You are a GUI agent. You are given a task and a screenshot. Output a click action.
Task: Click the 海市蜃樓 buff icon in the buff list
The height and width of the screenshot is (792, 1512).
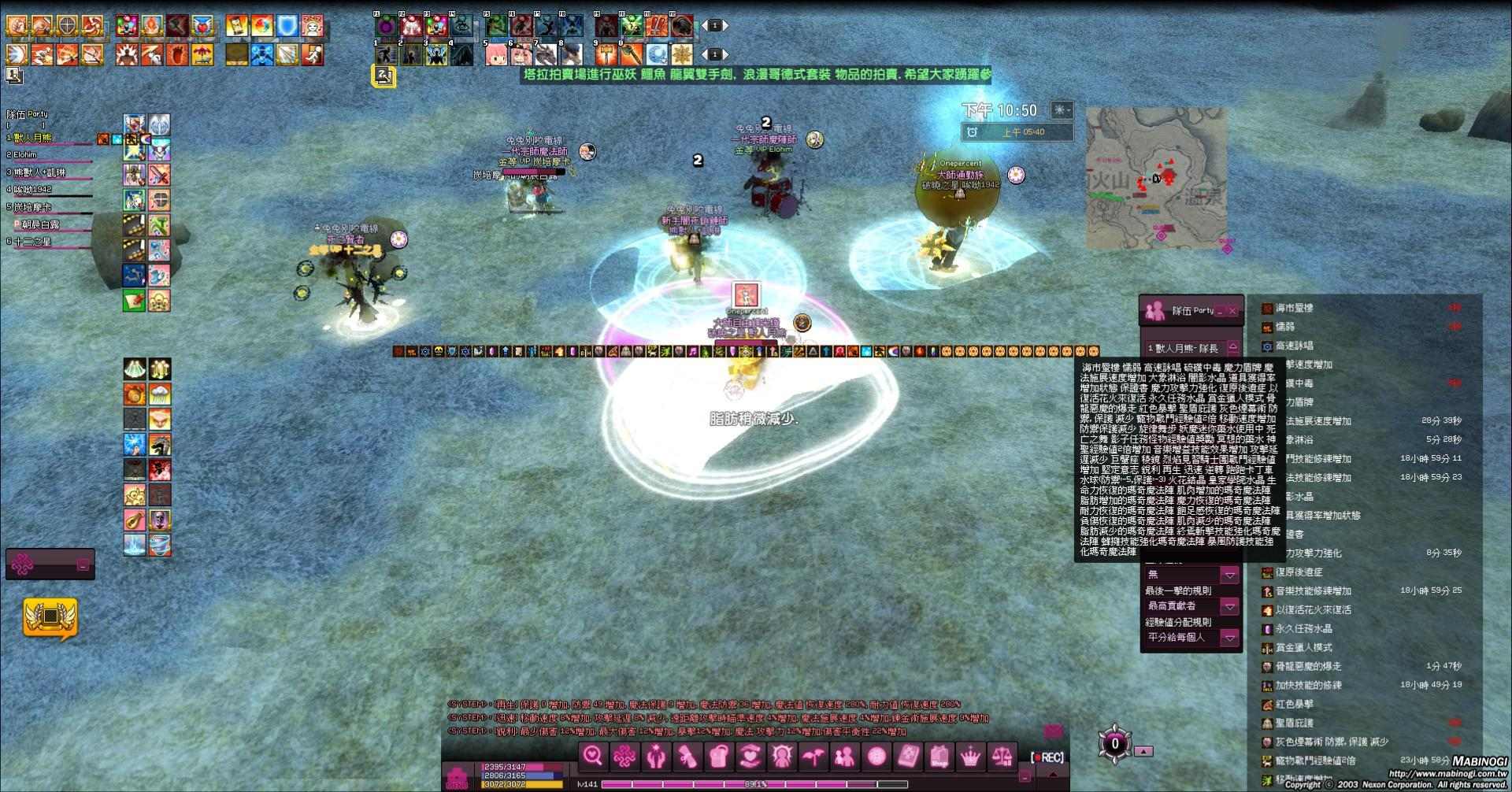(1266, 309)
